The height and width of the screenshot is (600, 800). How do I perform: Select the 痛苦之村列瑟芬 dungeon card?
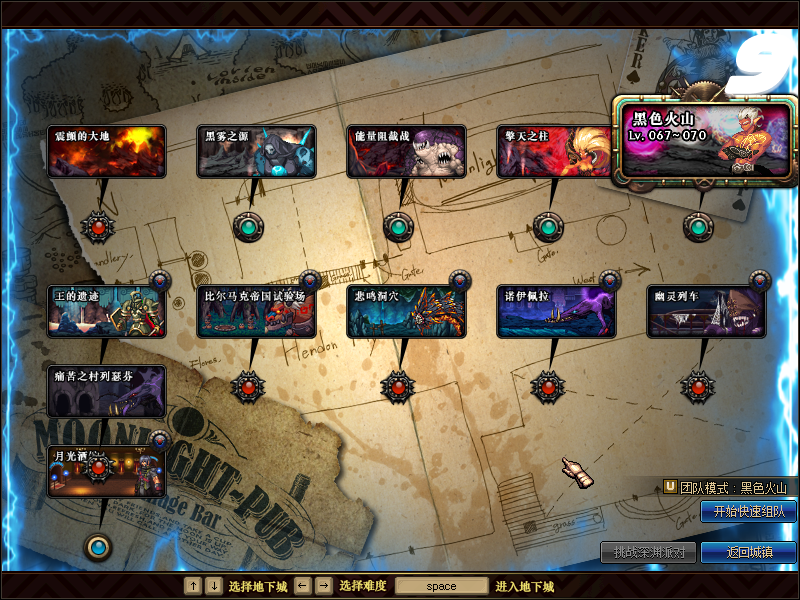(107, 391)
